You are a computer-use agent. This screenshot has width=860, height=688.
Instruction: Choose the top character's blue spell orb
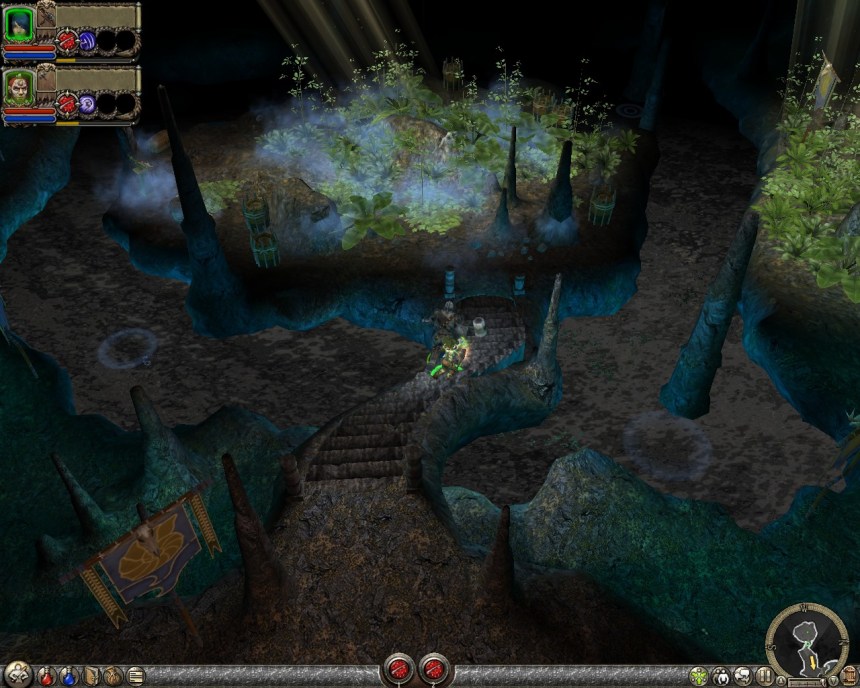[87, 42]
